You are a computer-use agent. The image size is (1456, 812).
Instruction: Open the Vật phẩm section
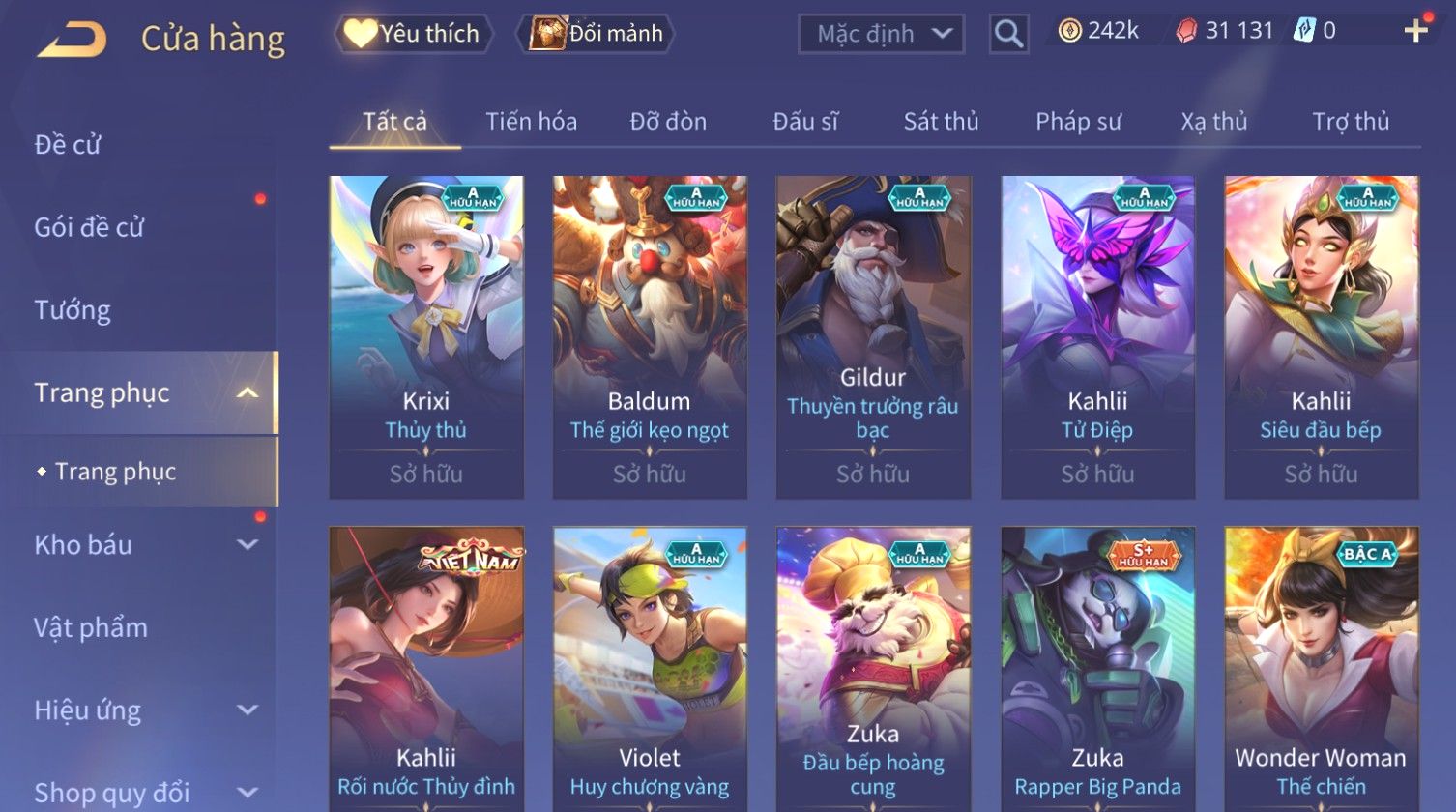point(91,628)
